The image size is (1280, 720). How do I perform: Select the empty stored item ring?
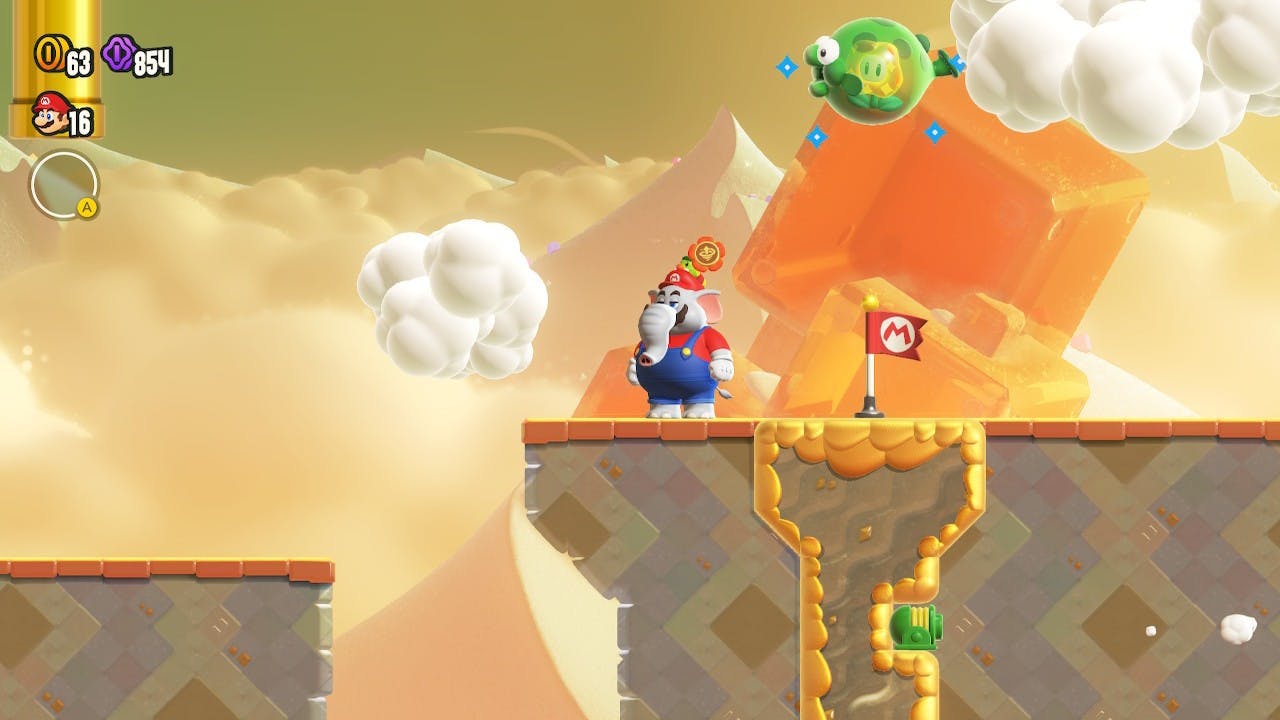(x=64, y=185)
